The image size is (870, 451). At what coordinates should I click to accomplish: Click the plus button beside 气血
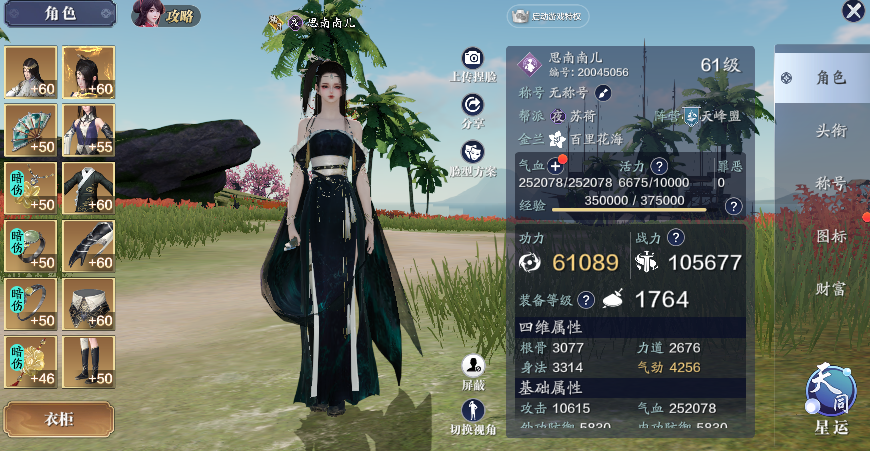click(x=556, y=166)
